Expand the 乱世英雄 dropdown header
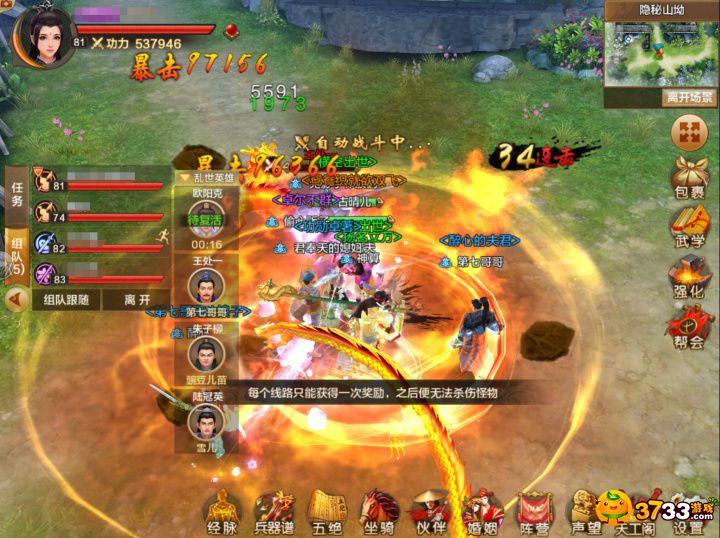Image resolution: width=720 pixels, height=538 pixels. (x=206, y=177)
